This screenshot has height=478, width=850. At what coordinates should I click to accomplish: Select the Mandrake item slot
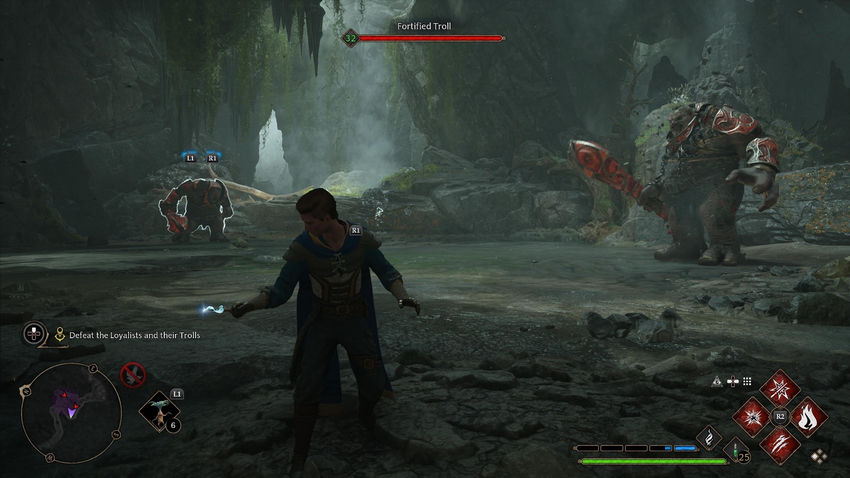[158, 410]
